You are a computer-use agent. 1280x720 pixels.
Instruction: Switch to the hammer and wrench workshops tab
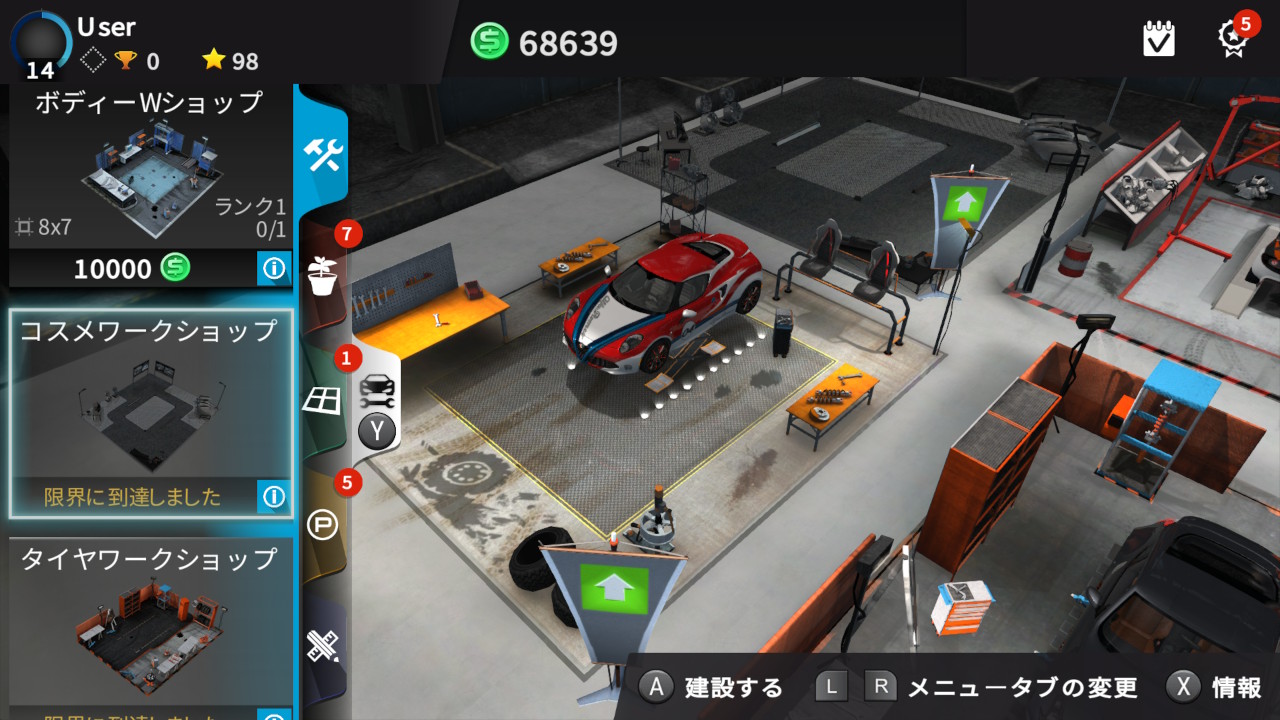pyautogui.click(x=323, y=154)
